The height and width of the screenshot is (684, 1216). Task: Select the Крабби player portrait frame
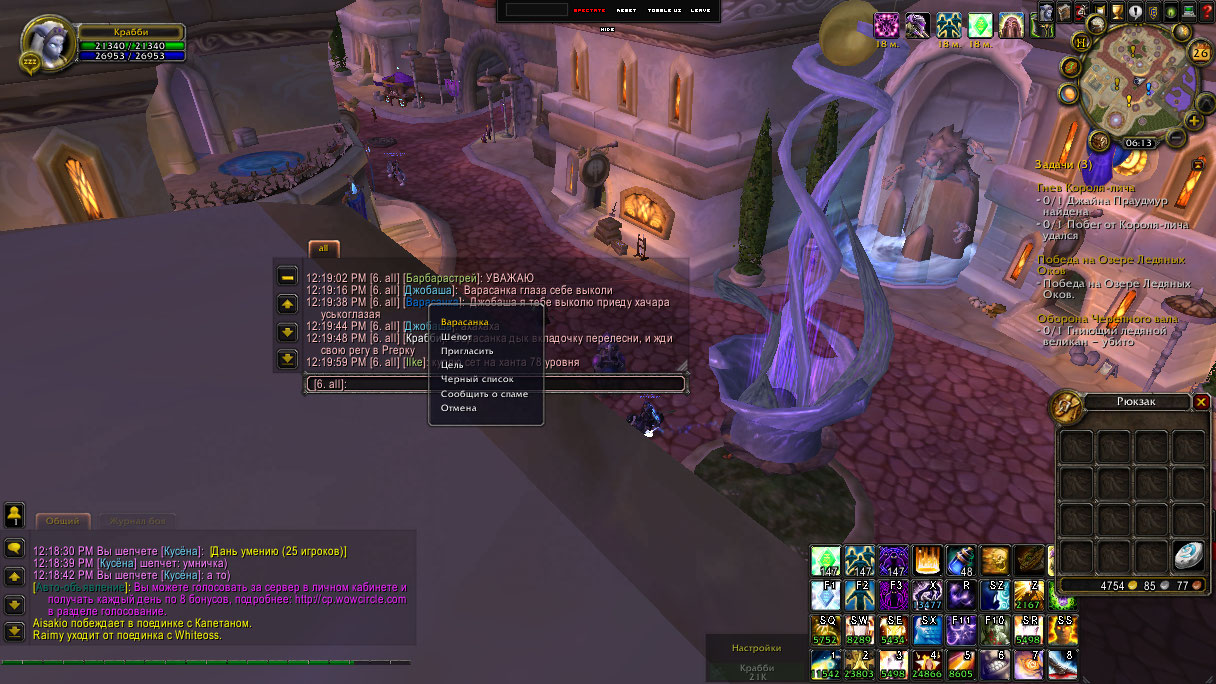(x=47, y=44)
